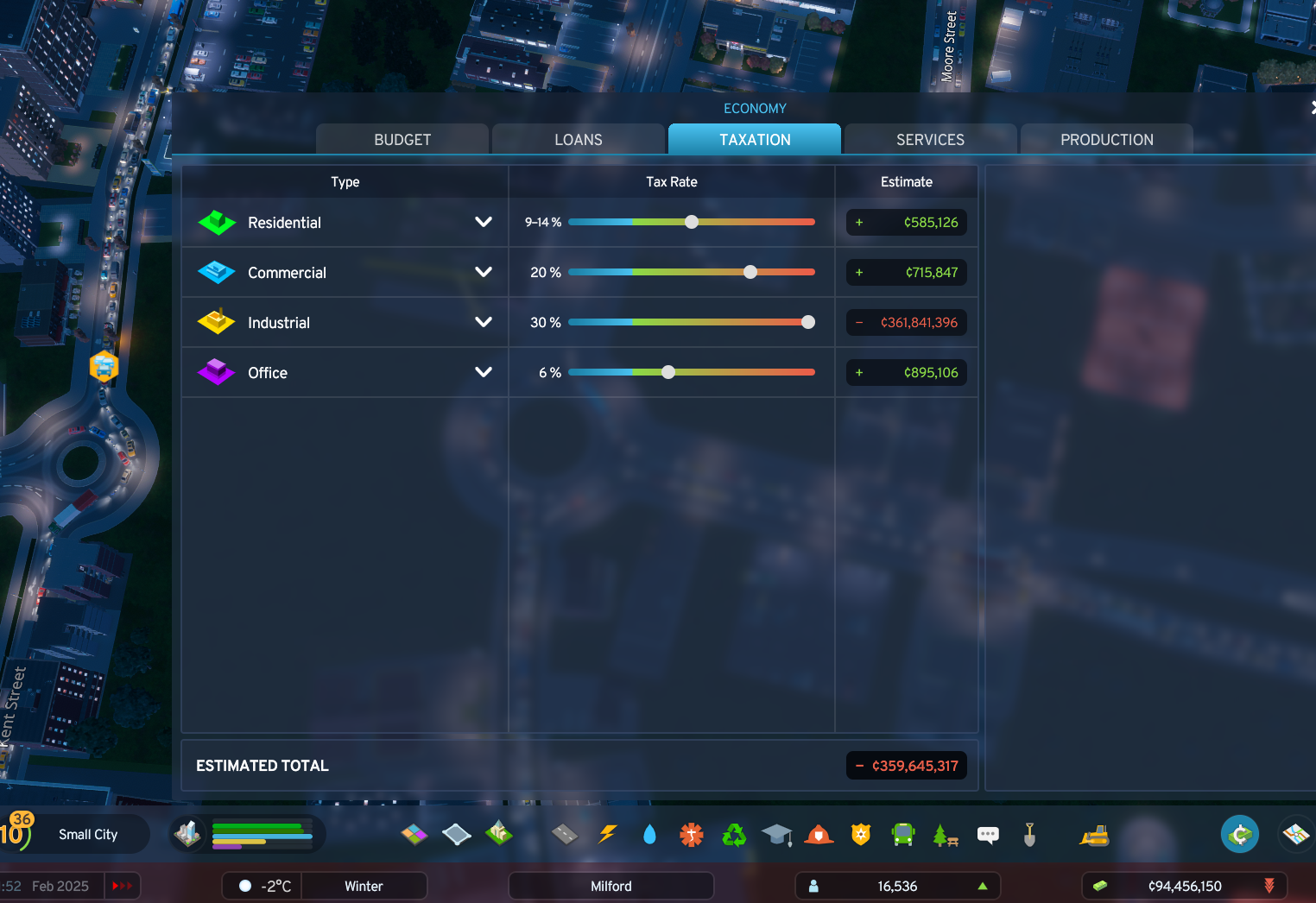
Task: Switch to the Budget tab
Action: (x=402, y=139)
